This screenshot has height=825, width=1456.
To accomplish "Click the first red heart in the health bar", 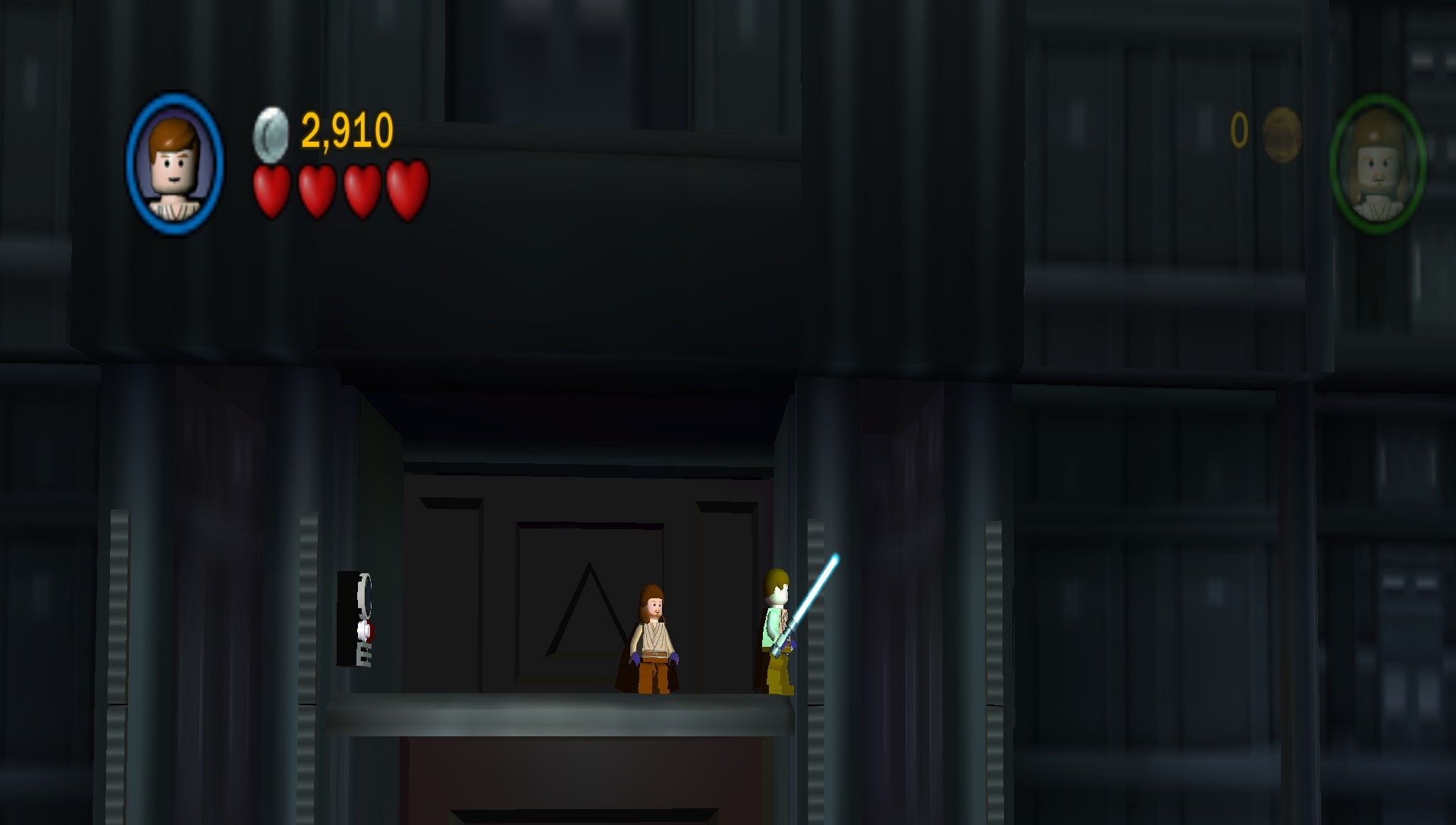I will [x=273, y=190].
